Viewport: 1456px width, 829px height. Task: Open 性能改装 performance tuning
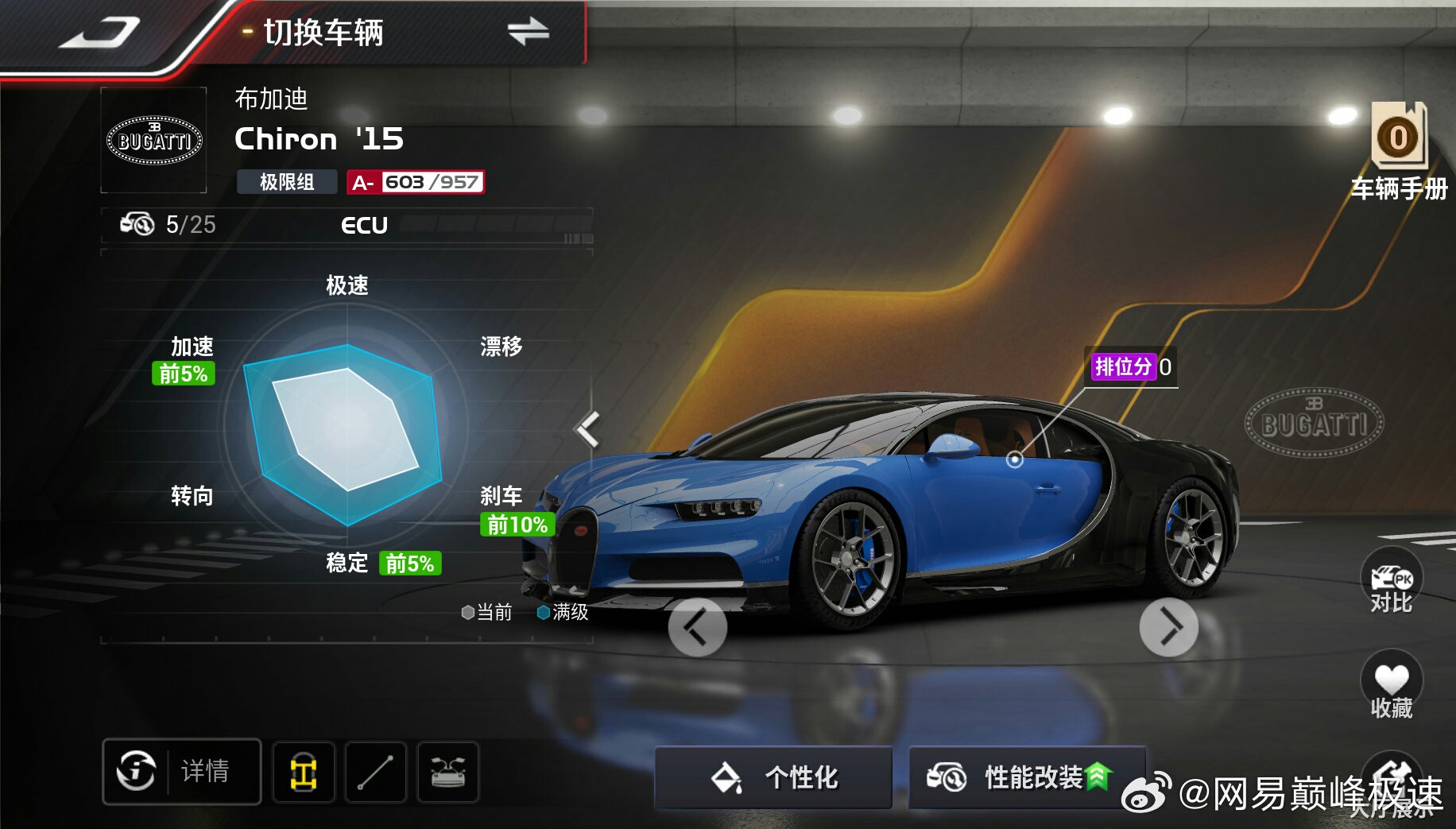click(x=1026, y=777)
